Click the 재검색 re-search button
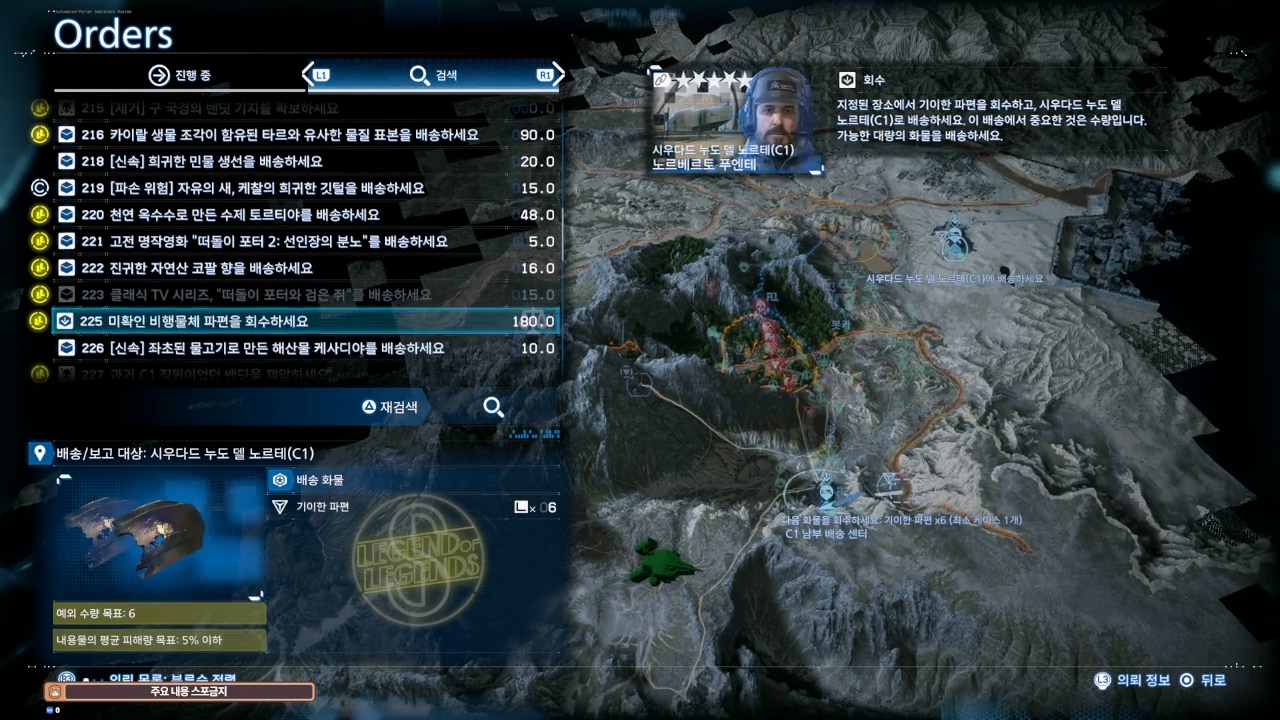The height and width of the screenshot is (720, 1280). [x=390, y=407]
